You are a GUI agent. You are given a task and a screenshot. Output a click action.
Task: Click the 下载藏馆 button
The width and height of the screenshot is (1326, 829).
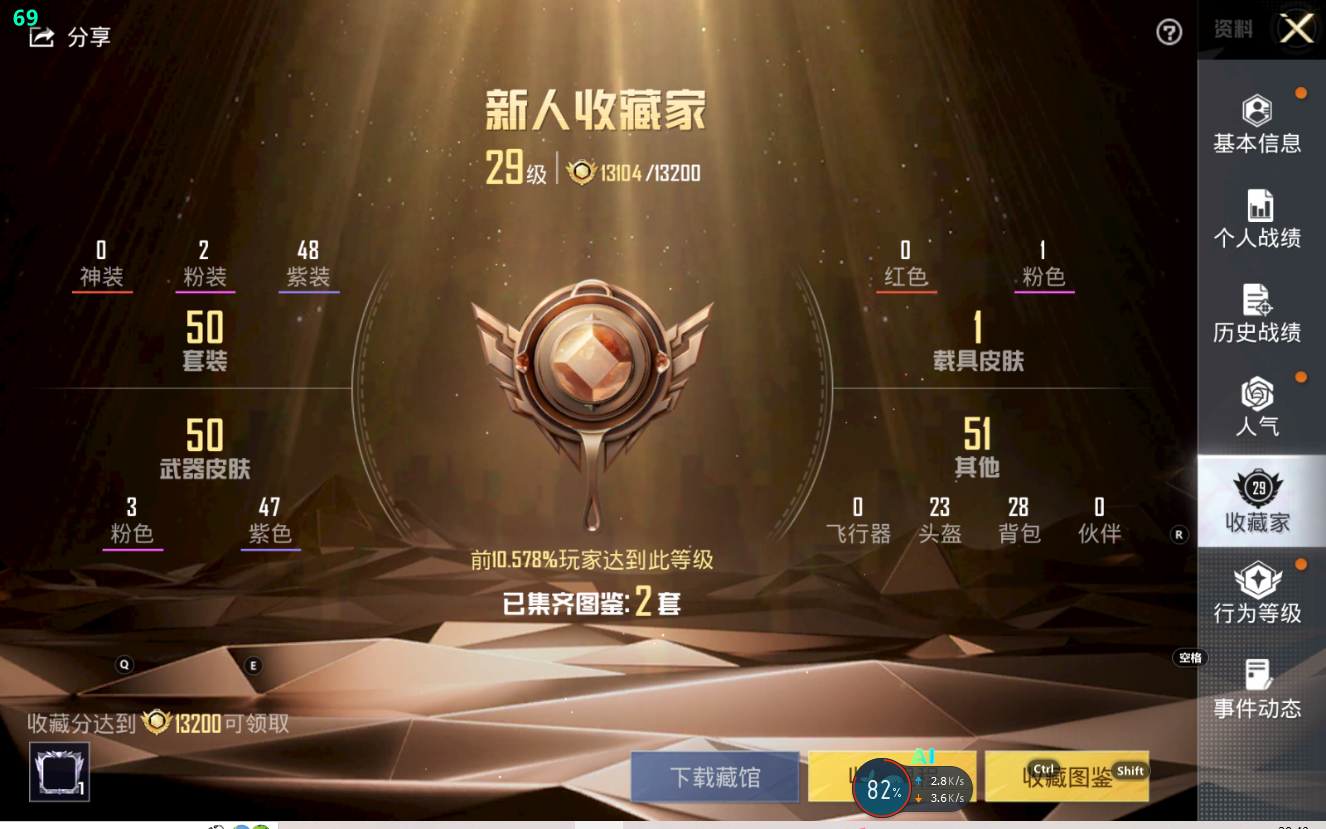(x=715, y=777)
